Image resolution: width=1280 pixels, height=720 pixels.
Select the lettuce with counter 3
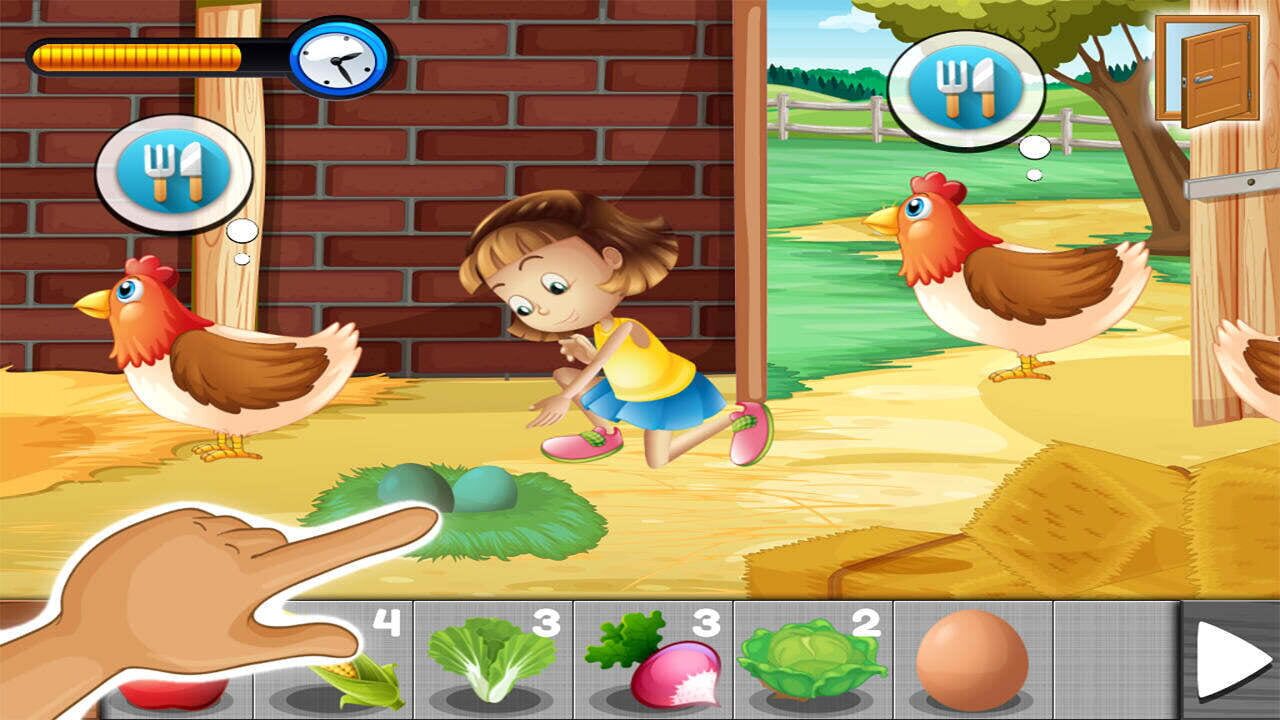pyautogui.click(x=490, y=660)
